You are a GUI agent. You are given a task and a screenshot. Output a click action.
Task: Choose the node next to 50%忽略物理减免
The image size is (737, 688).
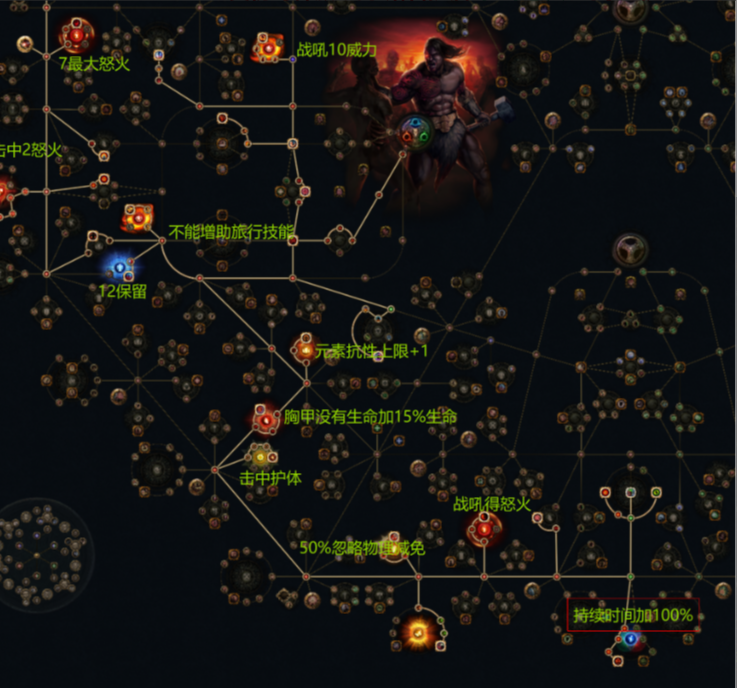[393, 542]
